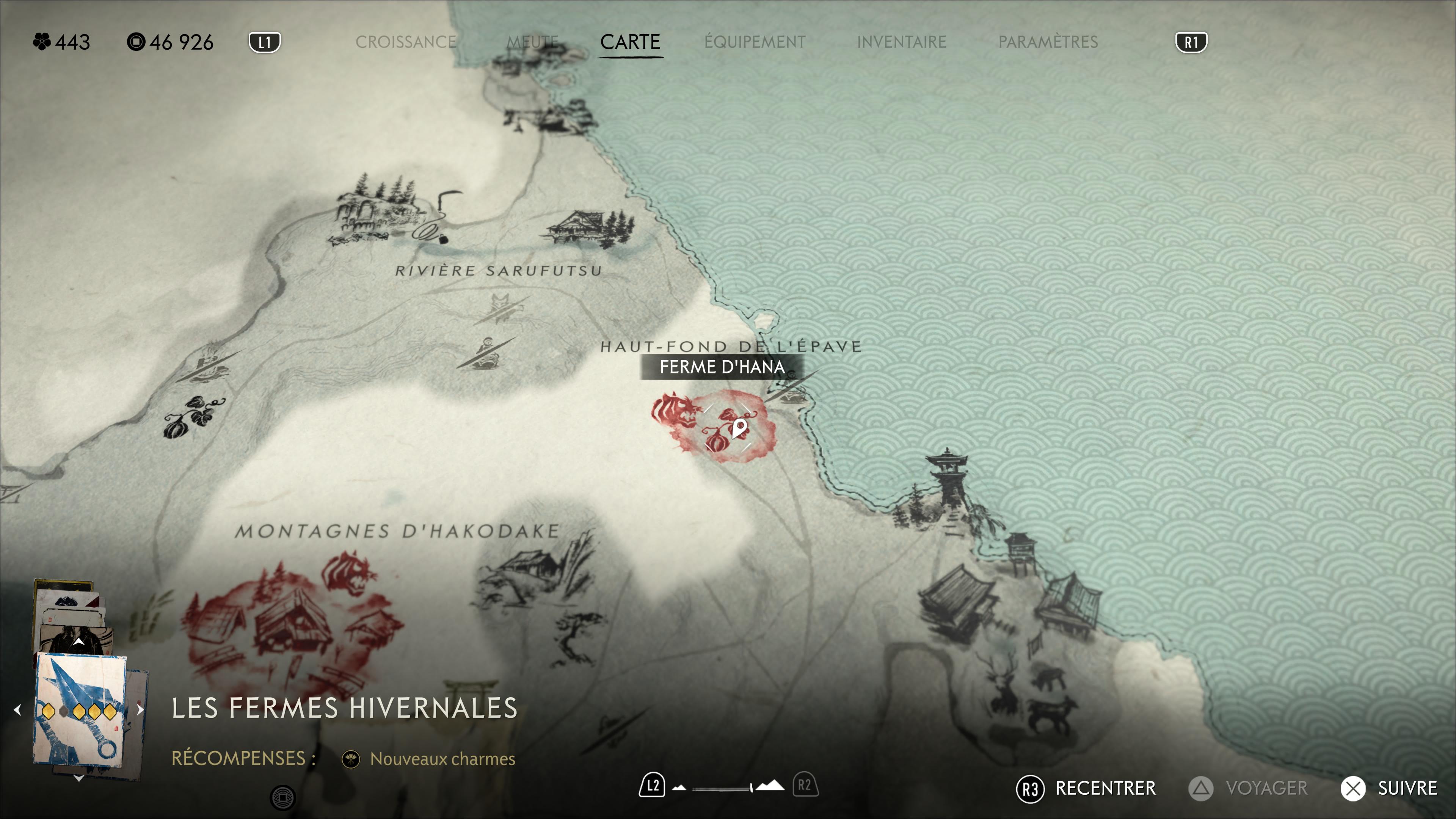The image size is (1456, 819).
Task: Switch to the Paramètres tab
Action: [x=1048, y=42]
